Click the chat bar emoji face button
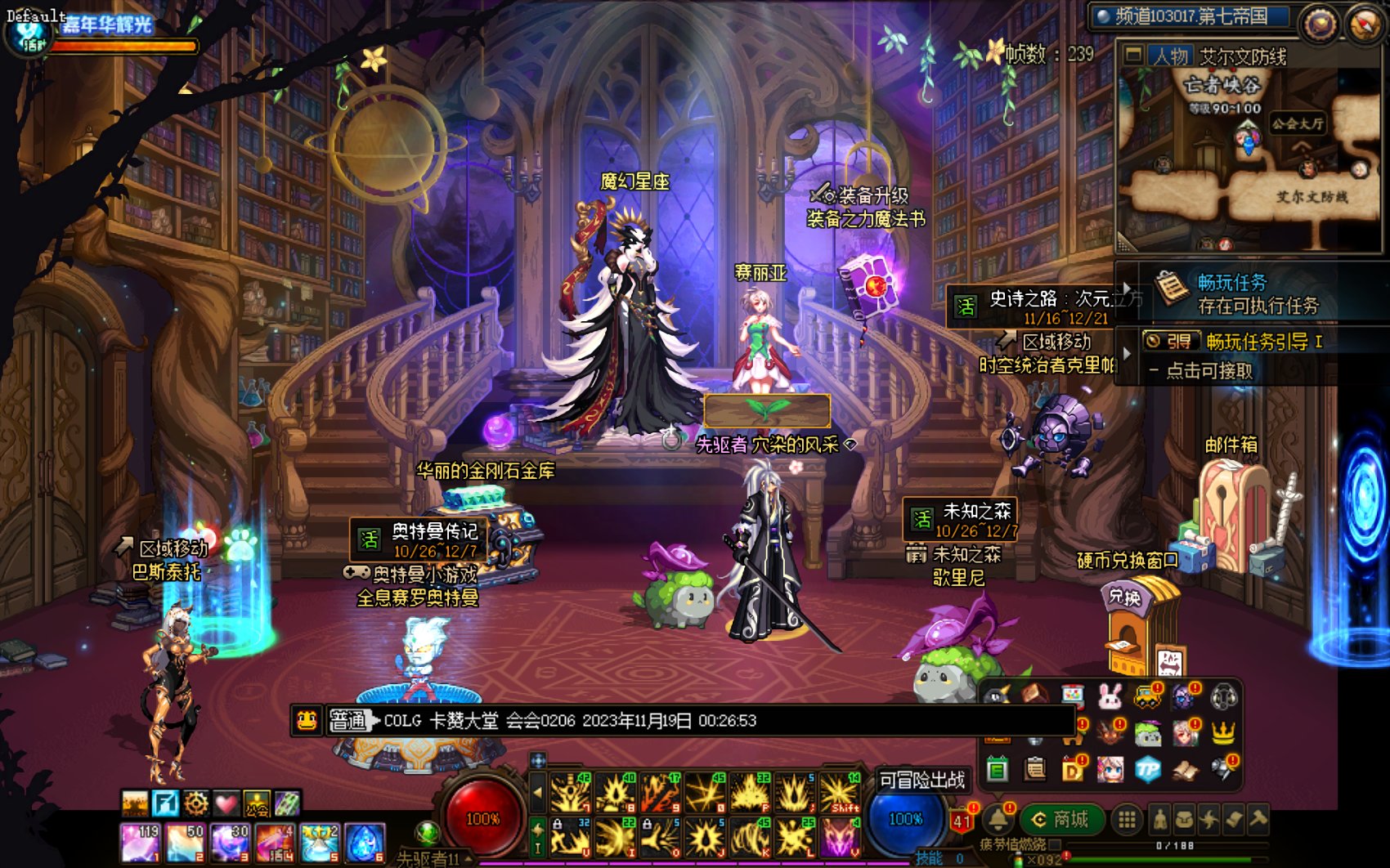This screenshot has width=1390, height=868. pos(307,720)
